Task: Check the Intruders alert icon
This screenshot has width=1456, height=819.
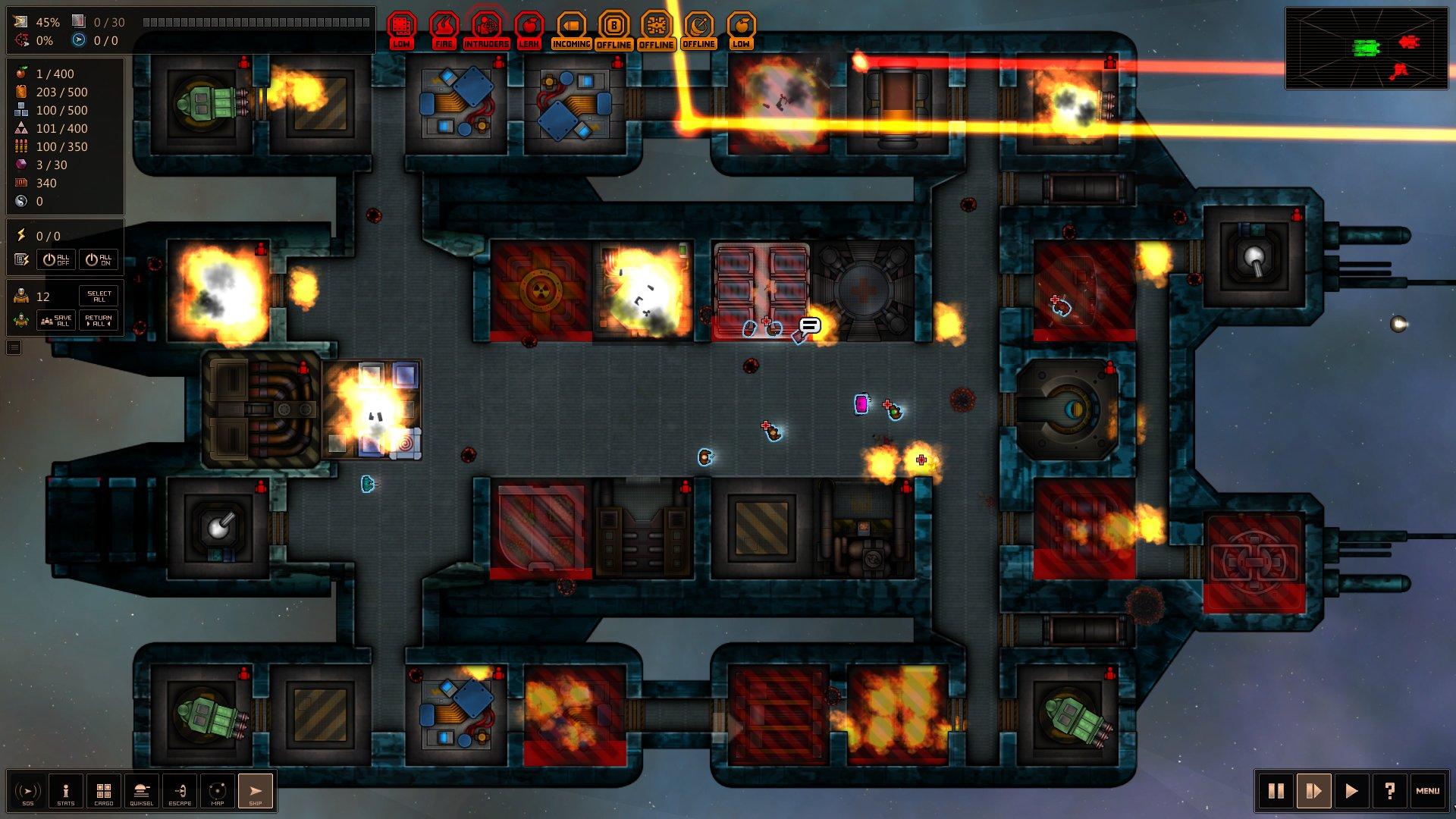Action: 486,30
